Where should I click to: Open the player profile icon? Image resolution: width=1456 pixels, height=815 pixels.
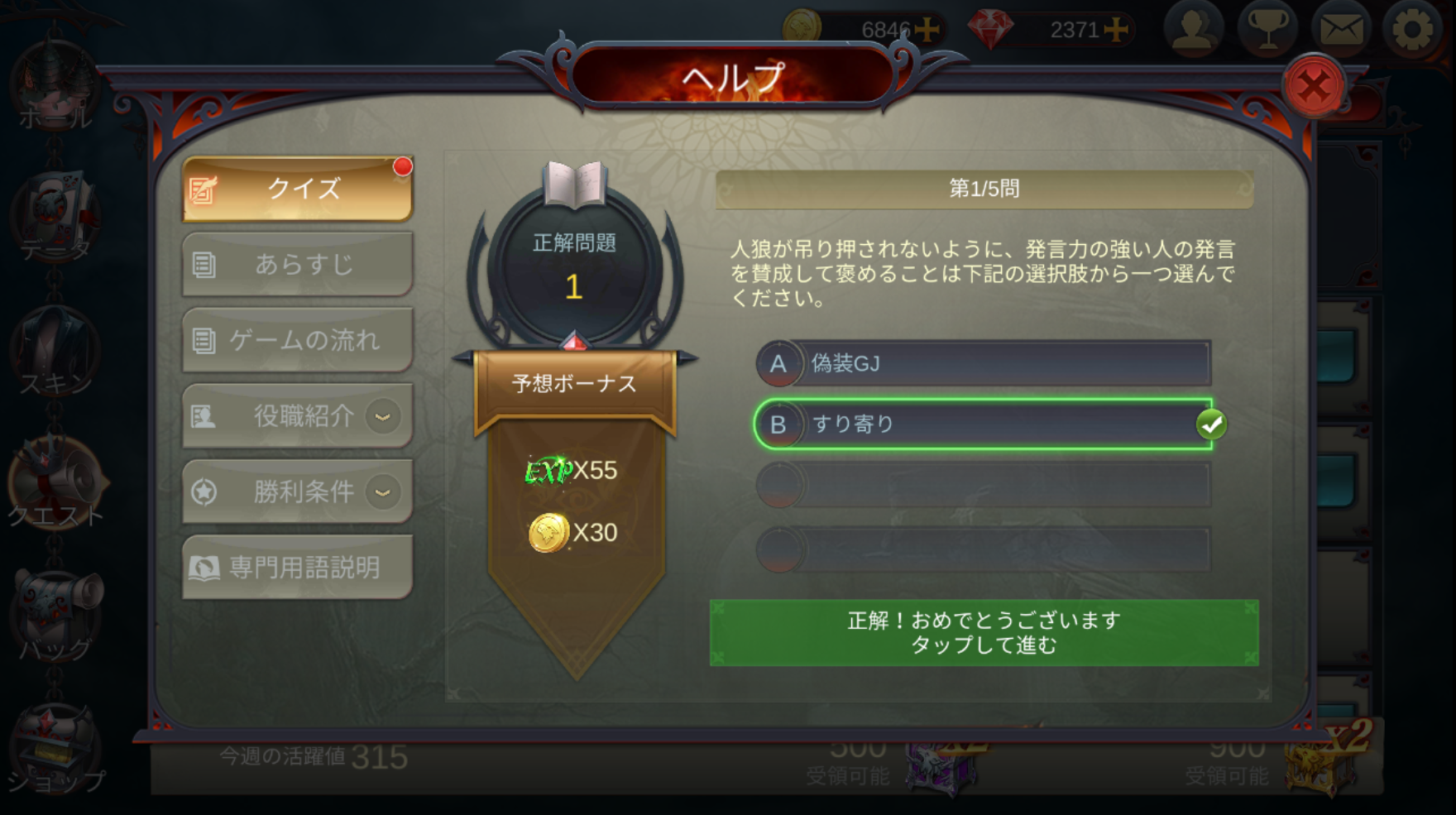[x=1193, y=30]
